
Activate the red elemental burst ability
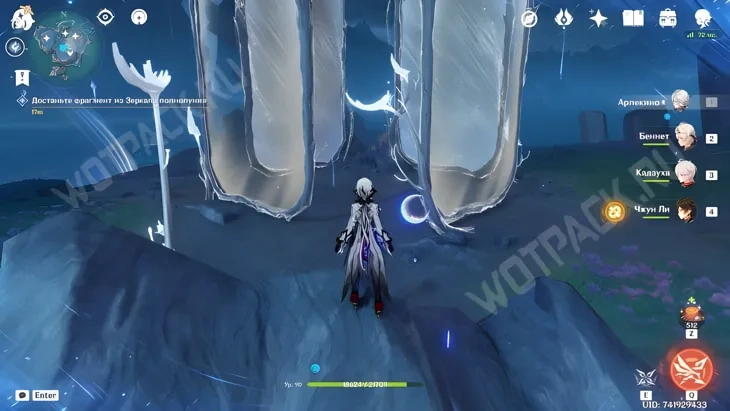click(690, 369)
